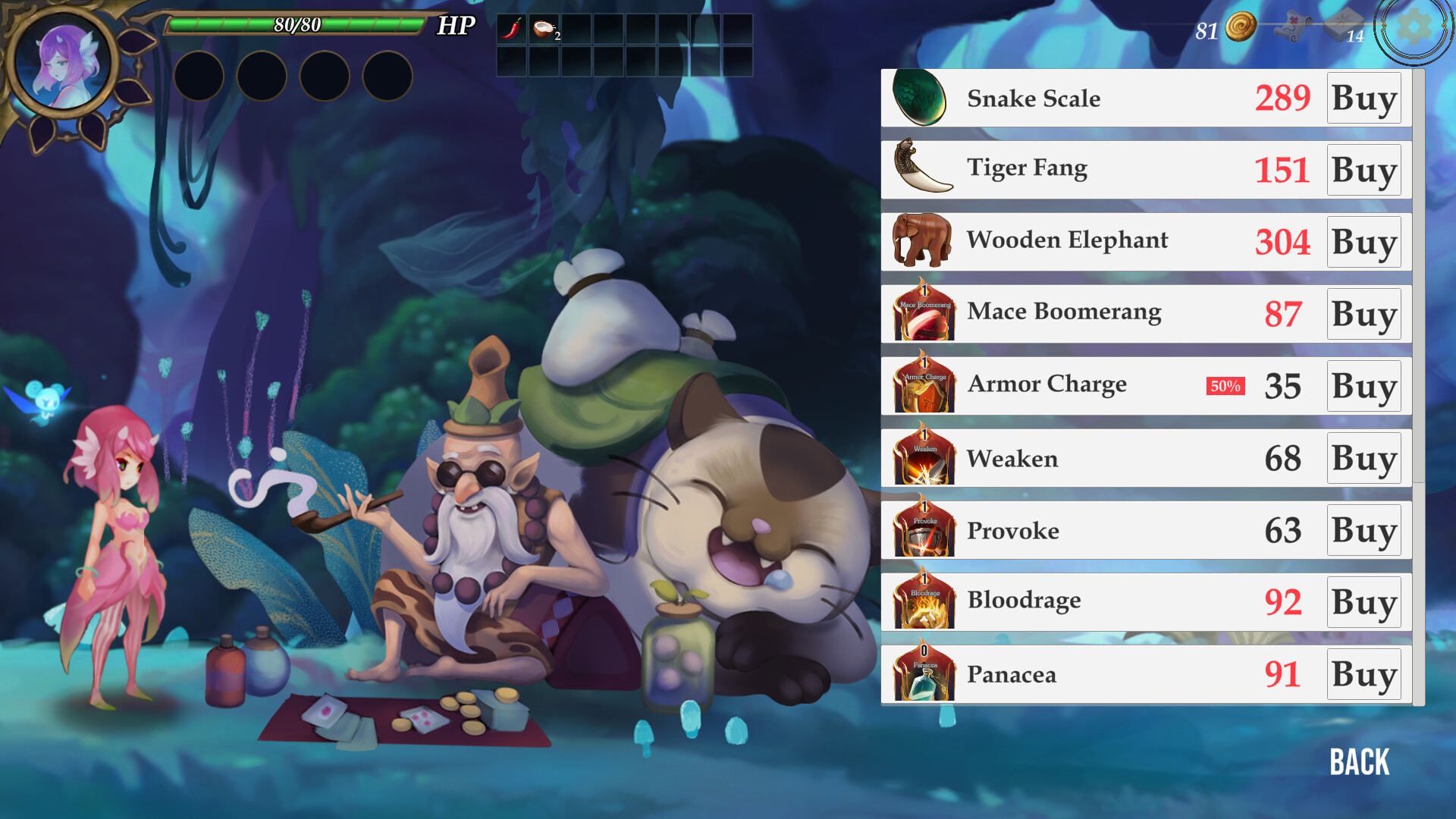This screenshot has height=819, width=1456.
Task: Click the green HP bar
Action: pos(294,24)
